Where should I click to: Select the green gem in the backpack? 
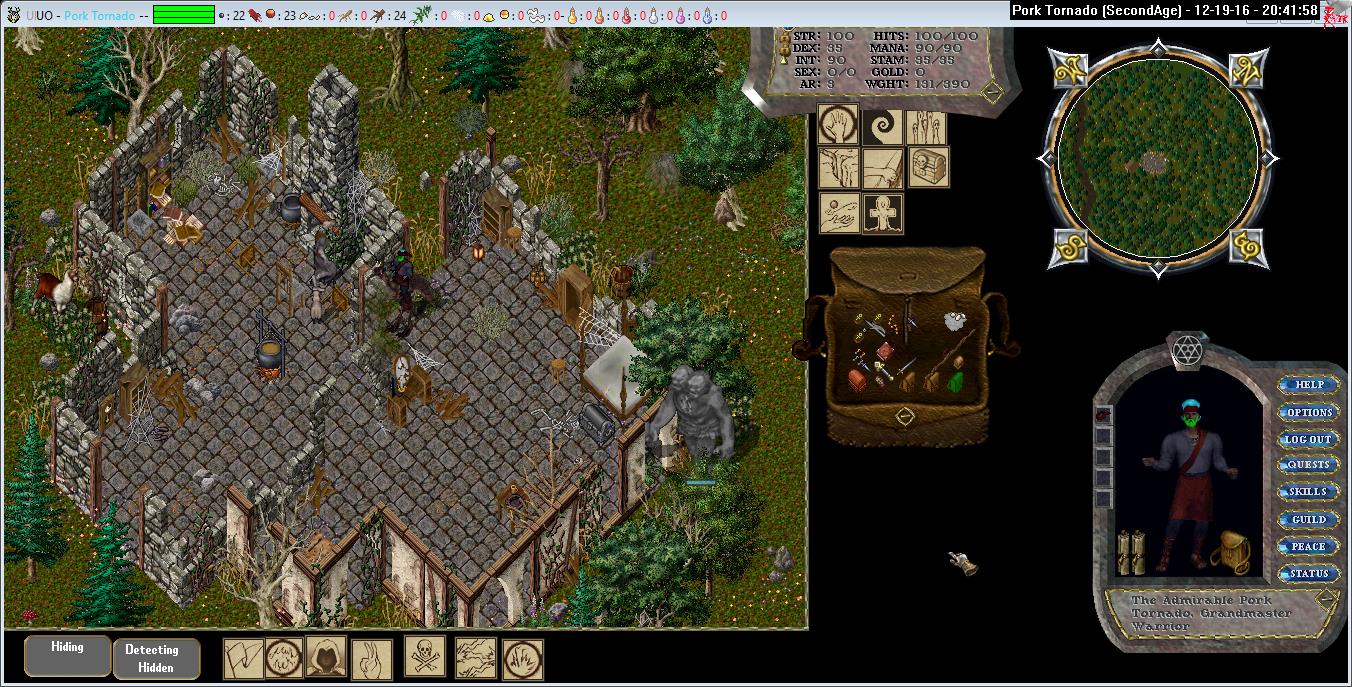pos(954,382)
